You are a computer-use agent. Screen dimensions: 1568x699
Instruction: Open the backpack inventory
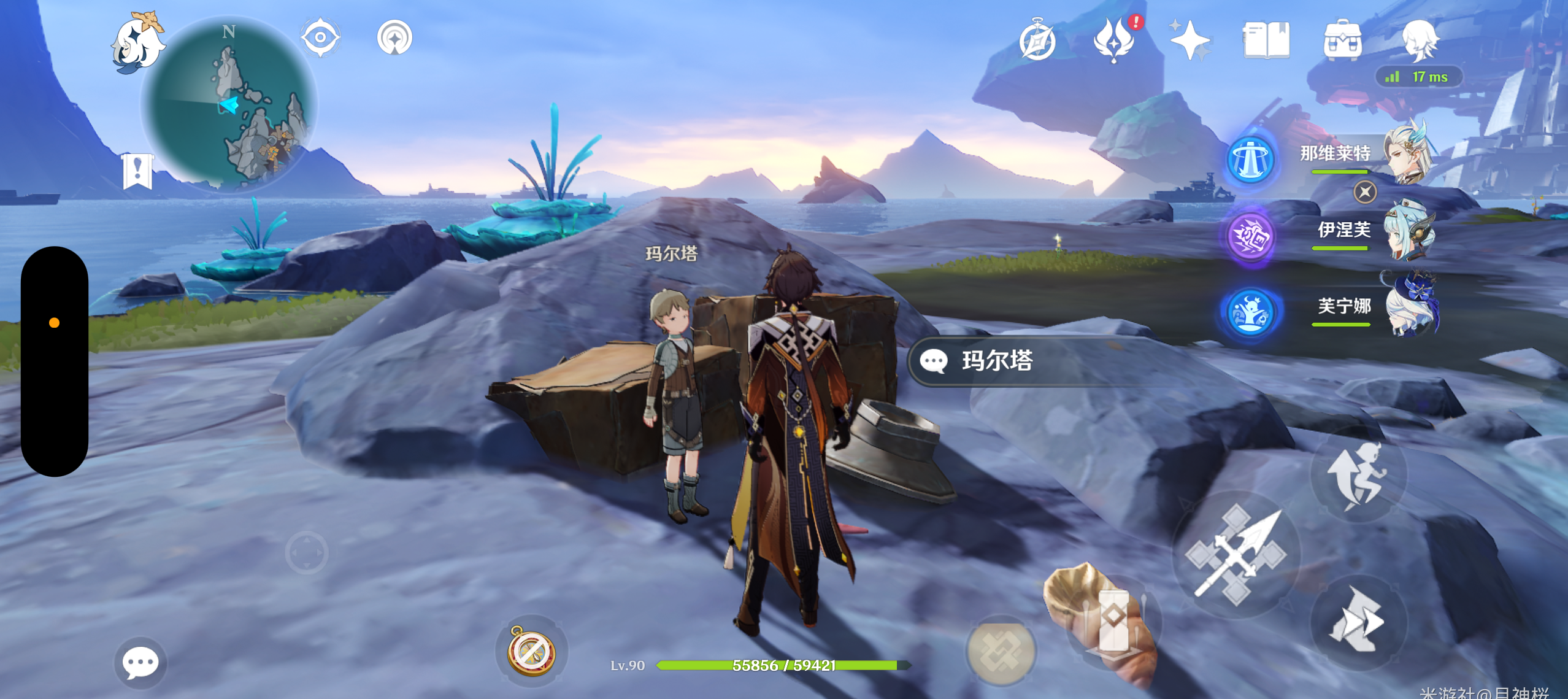pos(1342,40)
